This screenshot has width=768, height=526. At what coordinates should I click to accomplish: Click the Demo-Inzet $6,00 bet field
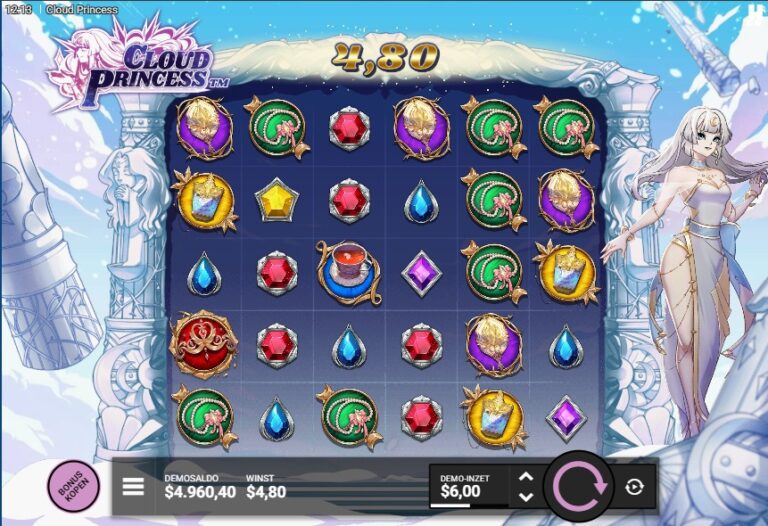tap(468, 486)
